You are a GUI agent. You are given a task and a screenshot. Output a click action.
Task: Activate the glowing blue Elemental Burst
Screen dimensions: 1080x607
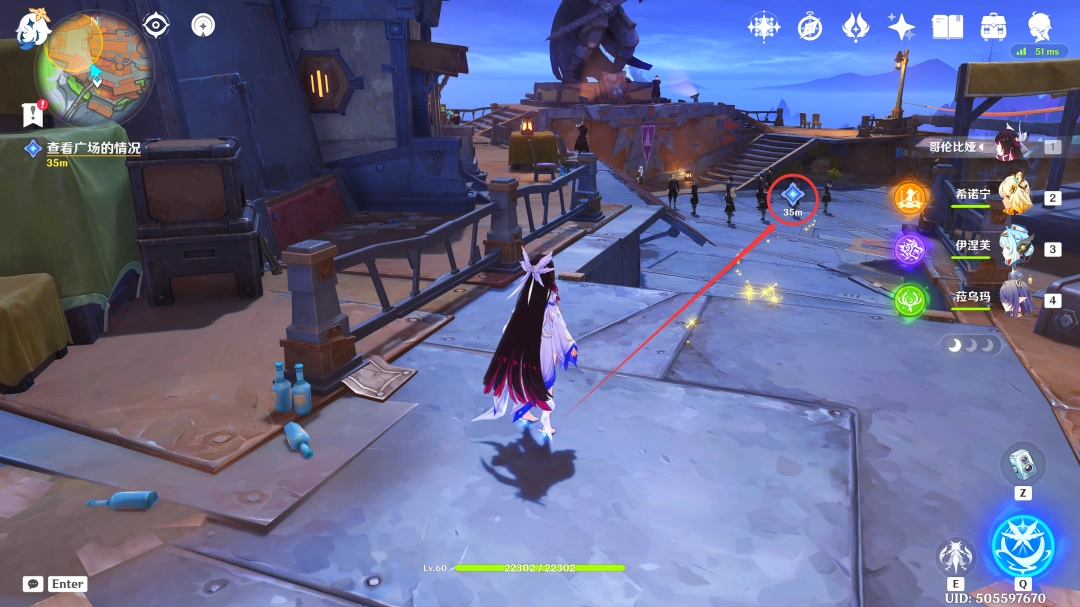[x=1022, y=546]
